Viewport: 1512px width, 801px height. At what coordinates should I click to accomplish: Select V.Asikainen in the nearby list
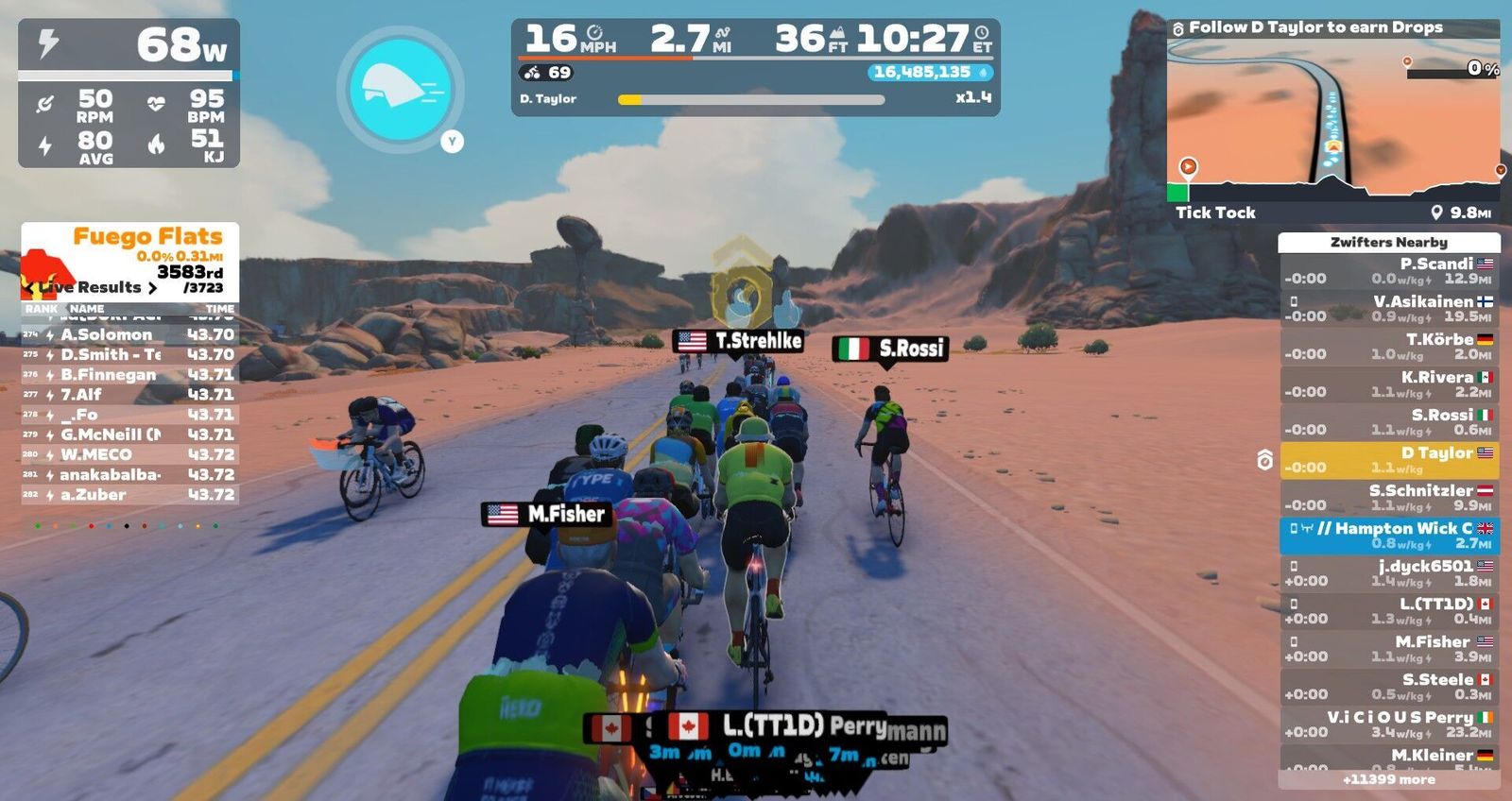pyautogui.click(x=1388, y=309)
